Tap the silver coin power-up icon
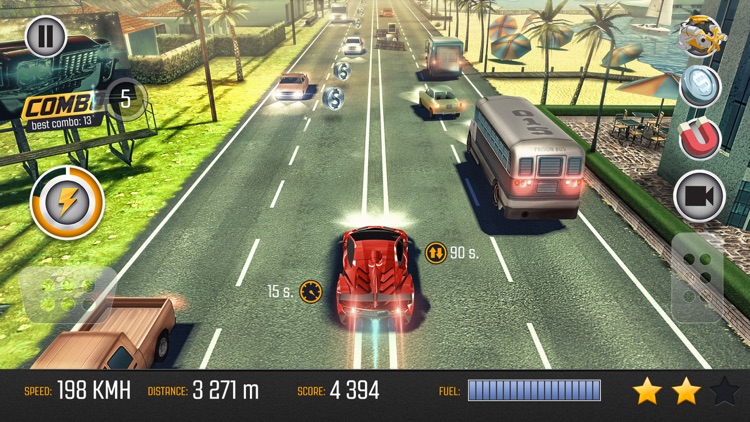Image resolution: width=750 pixels, height=422 pixels. (x=700, y=87)
